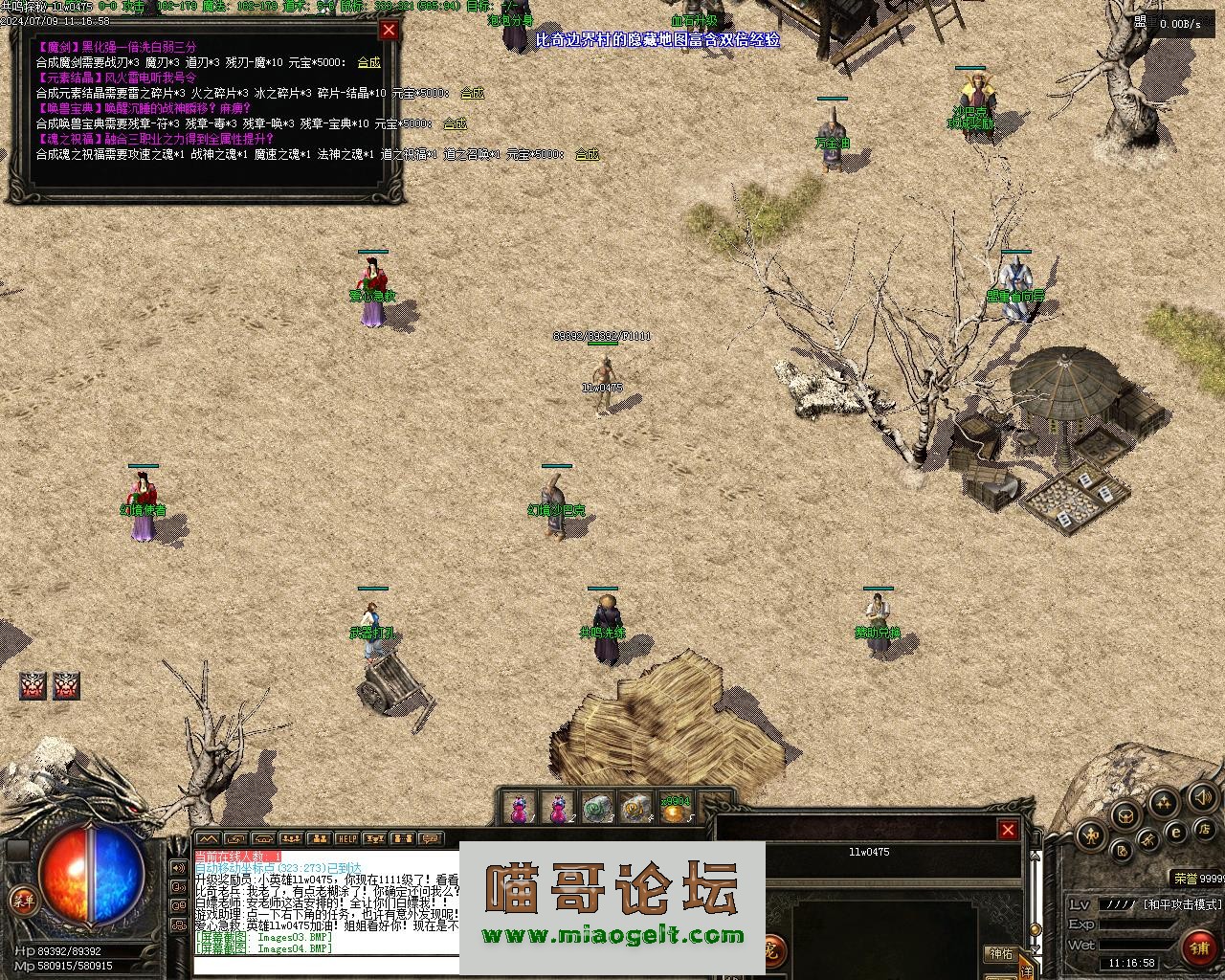Click the 和平攻击模式 attack mode label
Screen dimensions: 1225x980
pyautogui.click(x=1183, y=904)
